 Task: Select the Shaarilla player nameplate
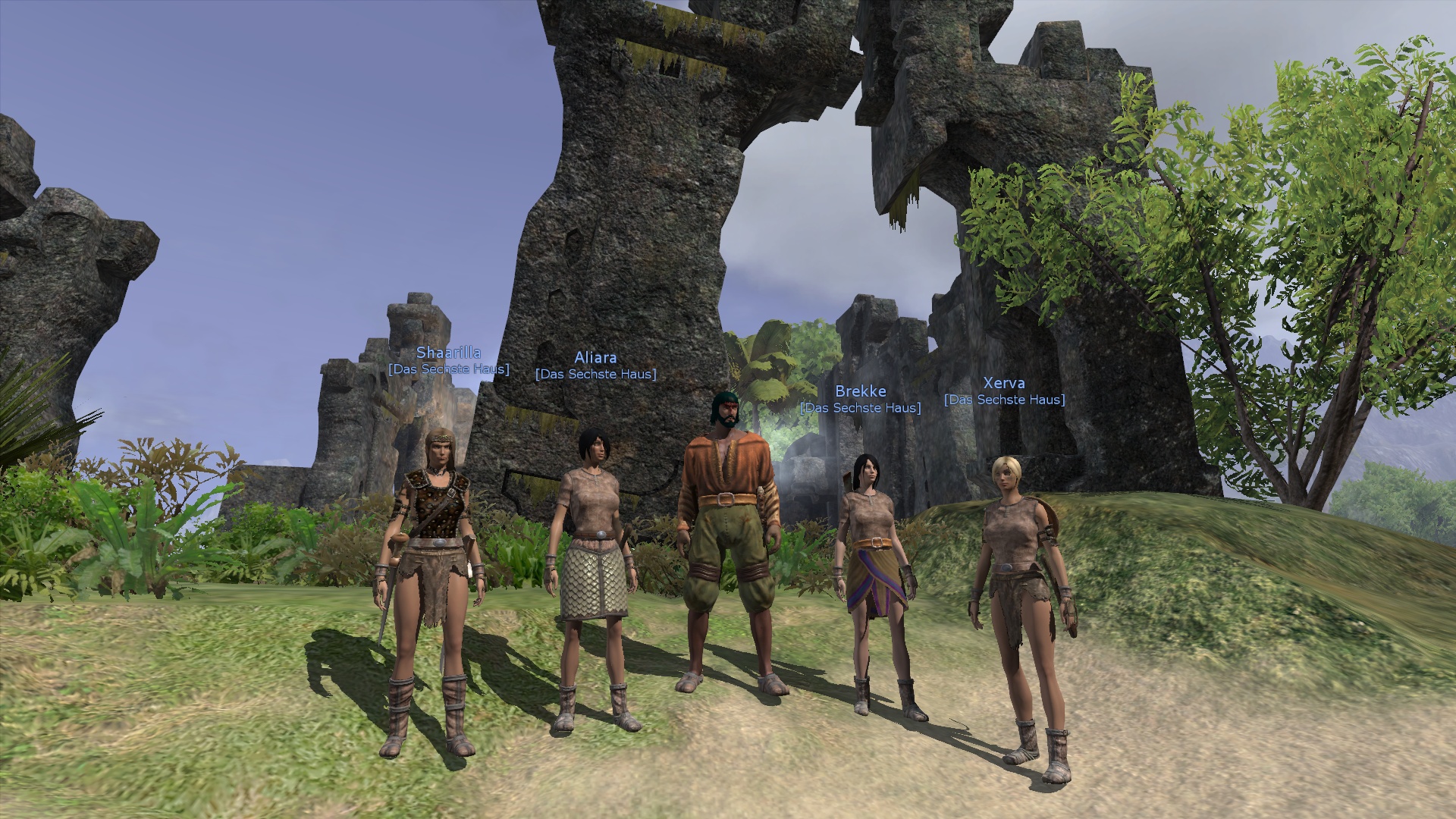coord(448,353)
